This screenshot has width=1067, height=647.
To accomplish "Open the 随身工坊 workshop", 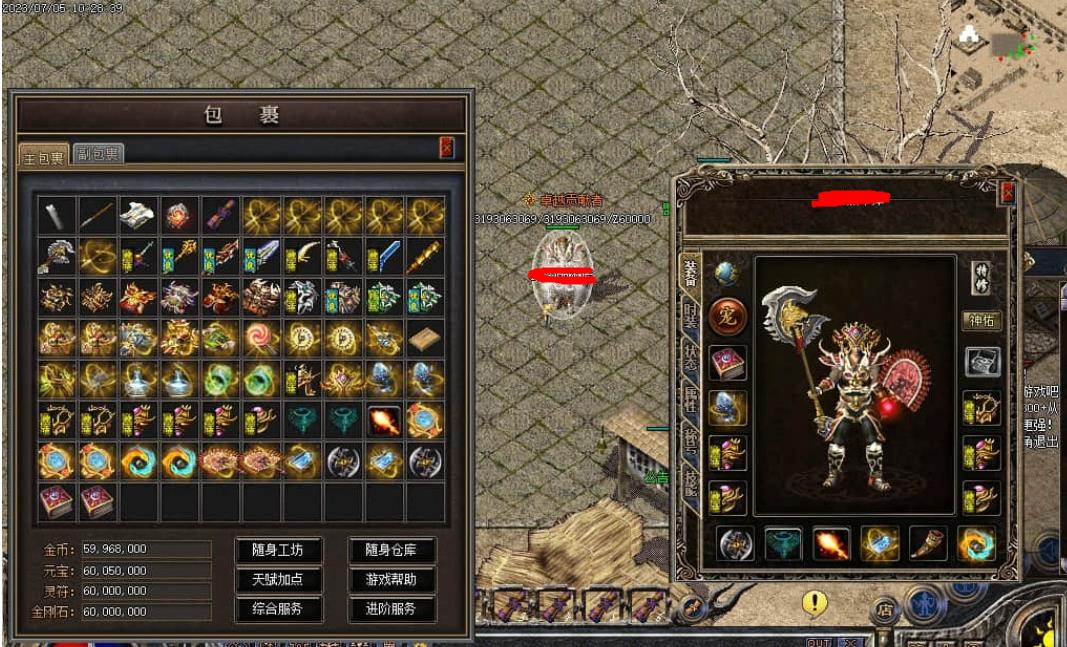I will click(x=279, y=549).
